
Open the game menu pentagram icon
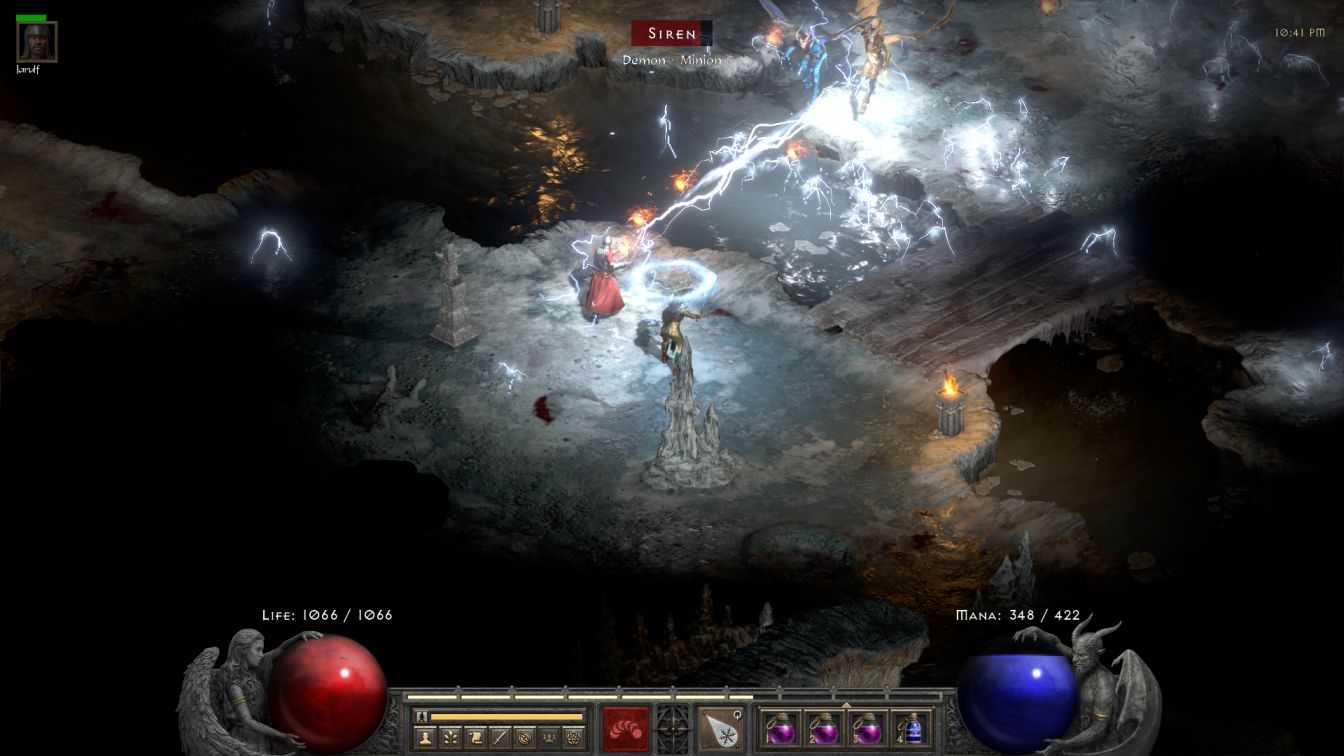pyautogui.click(x=572, y=738)
